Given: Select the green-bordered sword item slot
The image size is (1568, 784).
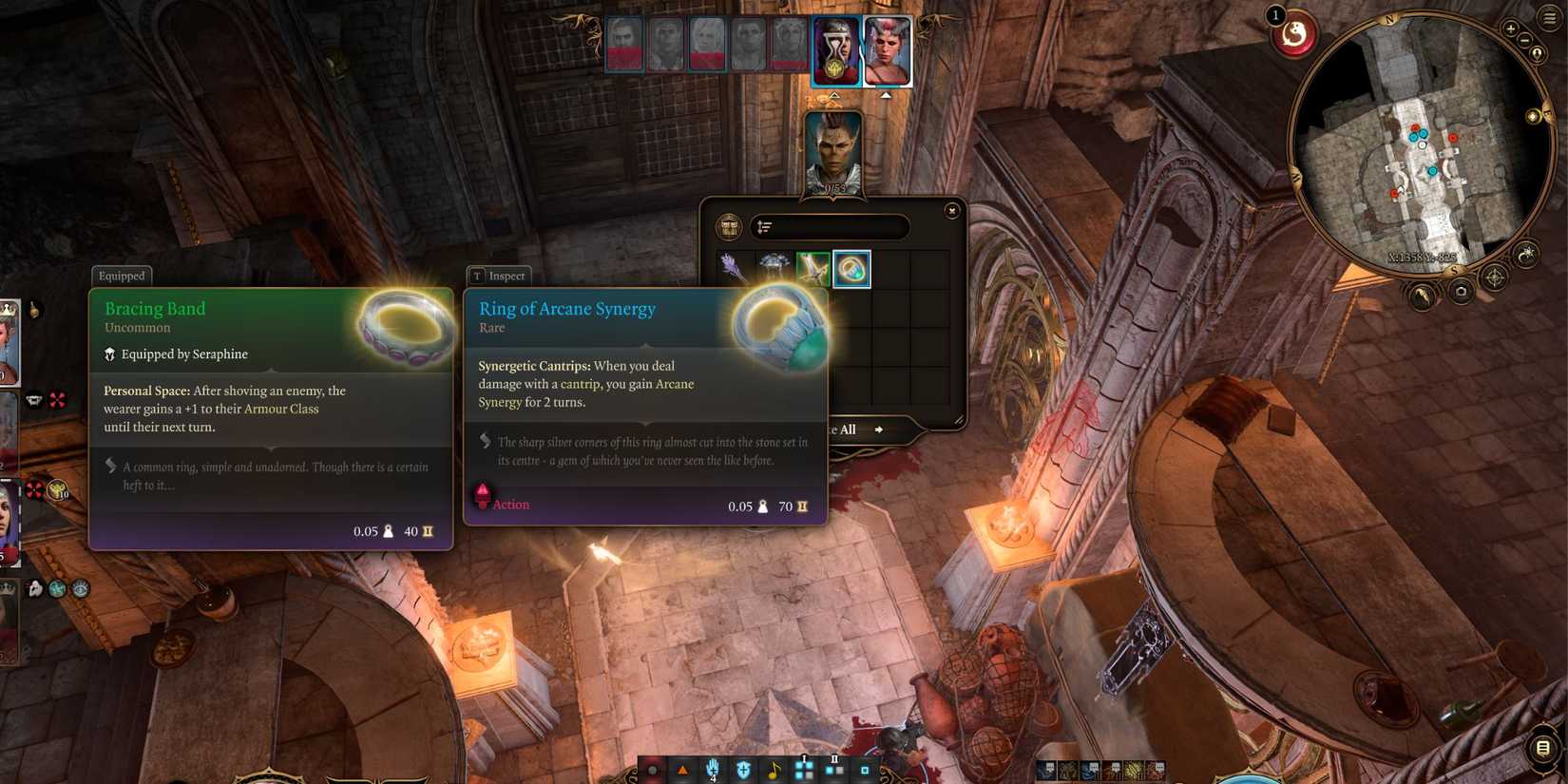Looking at the screenshot, I should tap(813, 270).
